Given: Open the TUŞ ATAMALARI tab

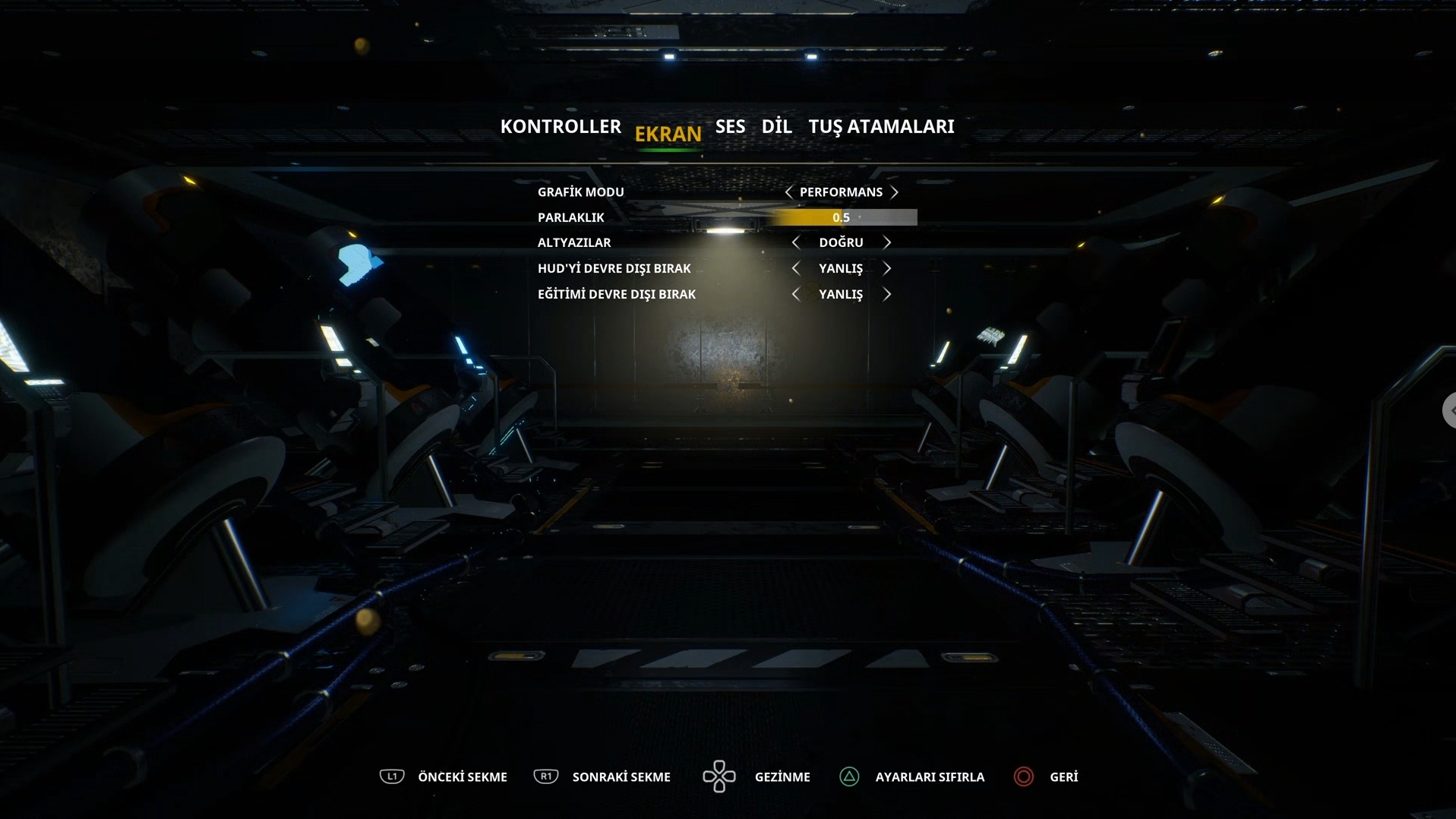Looking at the screenshot, I should point(881,127).
